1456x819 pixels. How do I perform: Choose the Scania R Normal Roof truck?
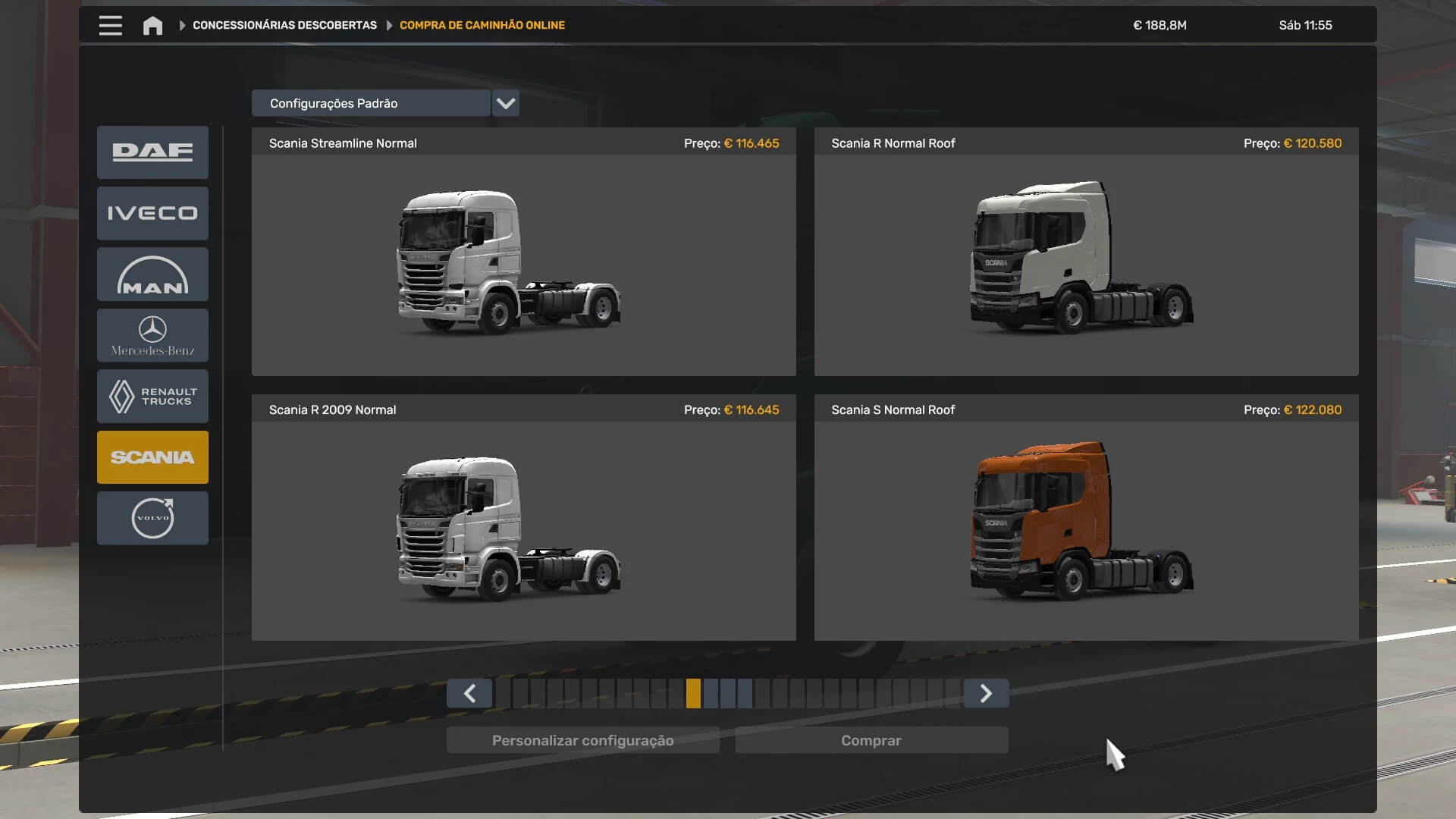pyautogui.click(x=1086, y=262)
